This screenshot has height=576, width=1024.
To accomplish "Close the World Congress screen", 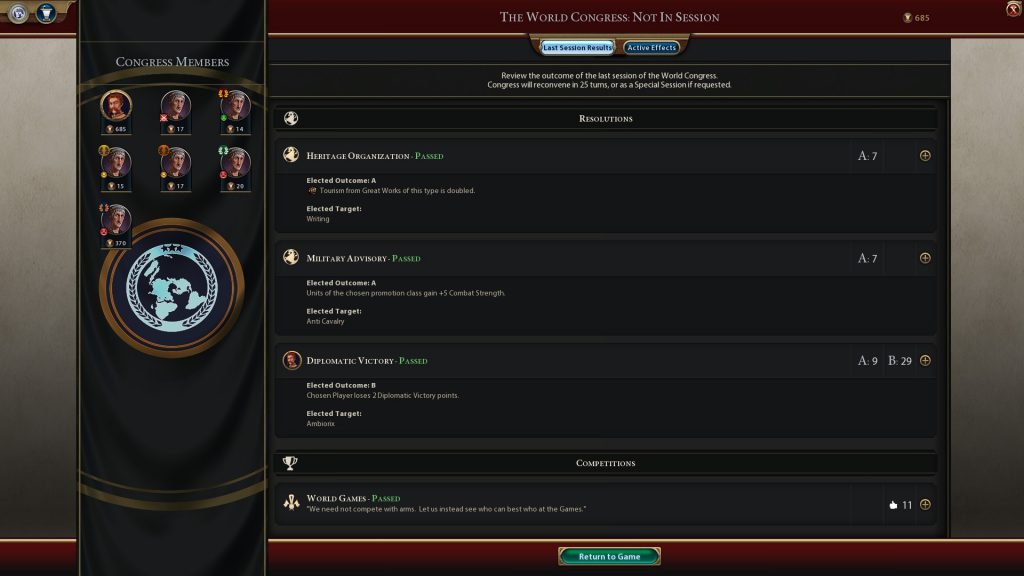I will 1013,9.
